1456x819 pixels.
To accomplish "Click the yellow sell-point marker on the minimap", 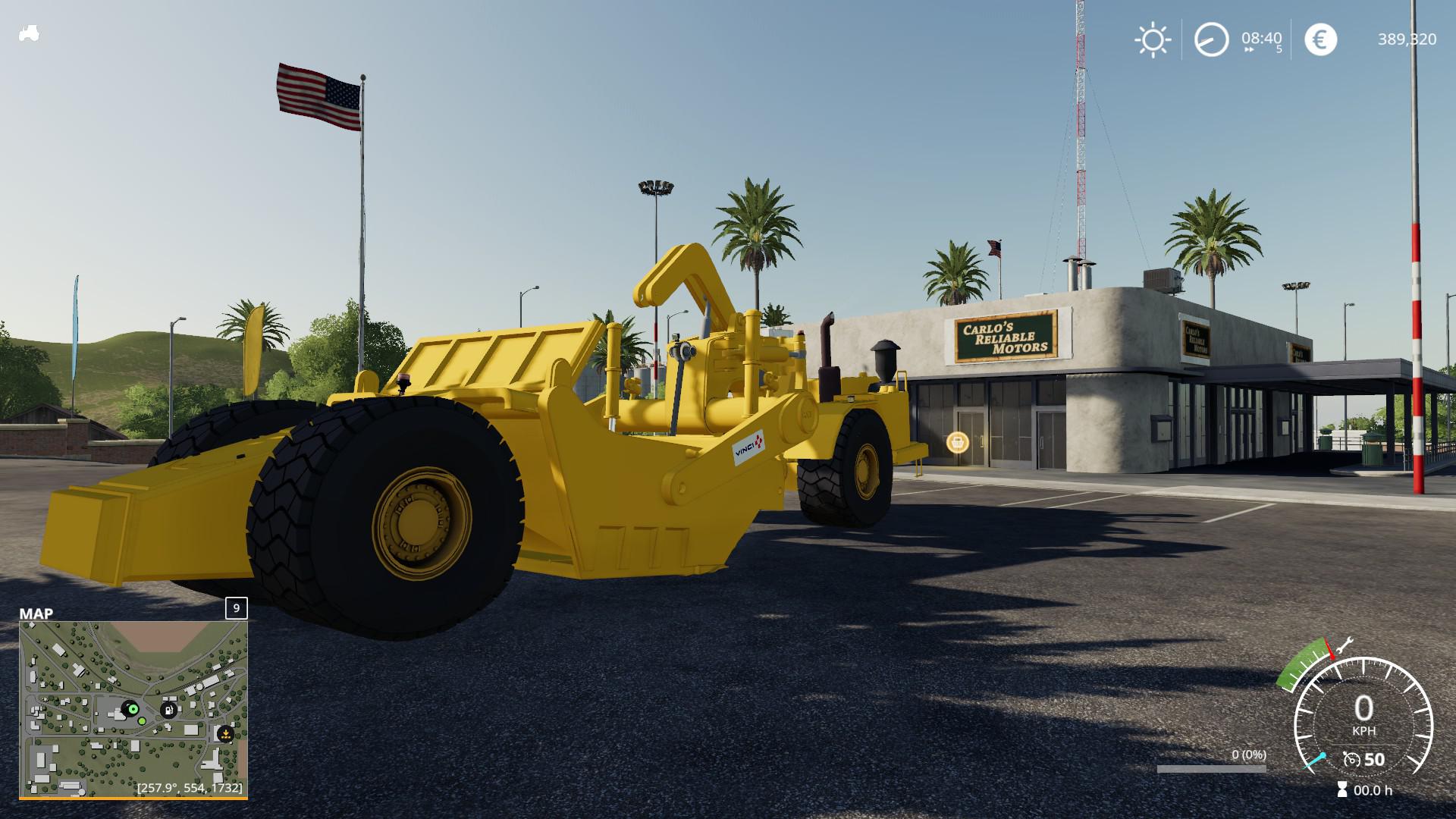I will tap(225, 734).
